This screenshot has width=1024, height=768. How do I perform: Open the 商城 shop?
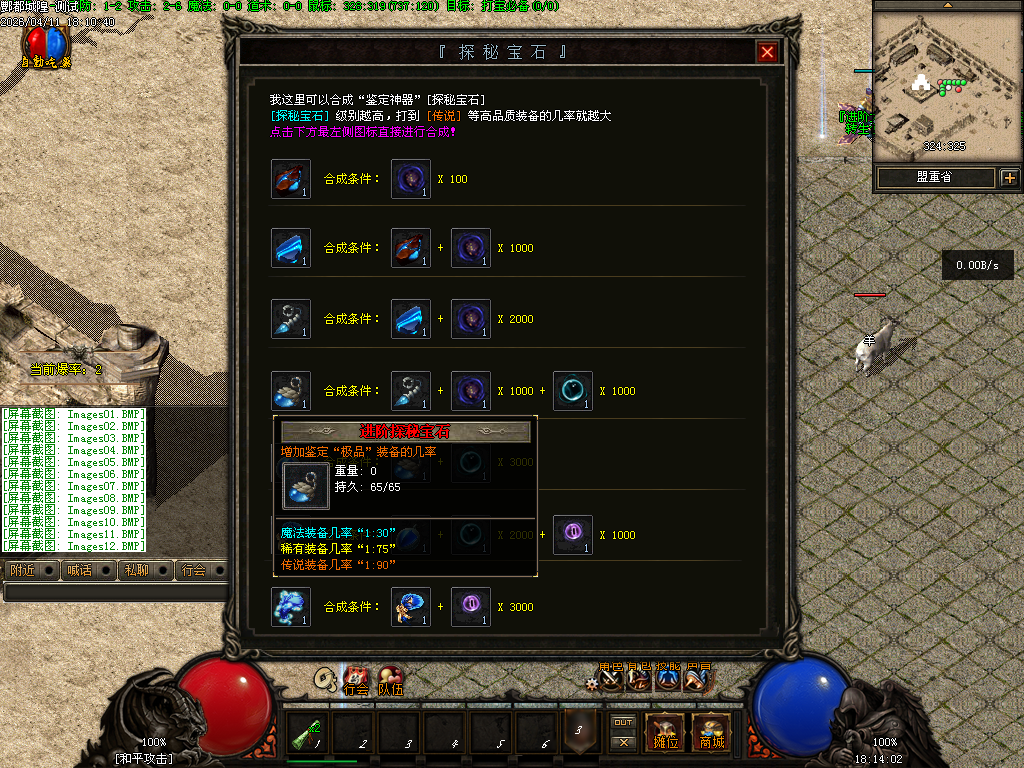pos(712,732)
